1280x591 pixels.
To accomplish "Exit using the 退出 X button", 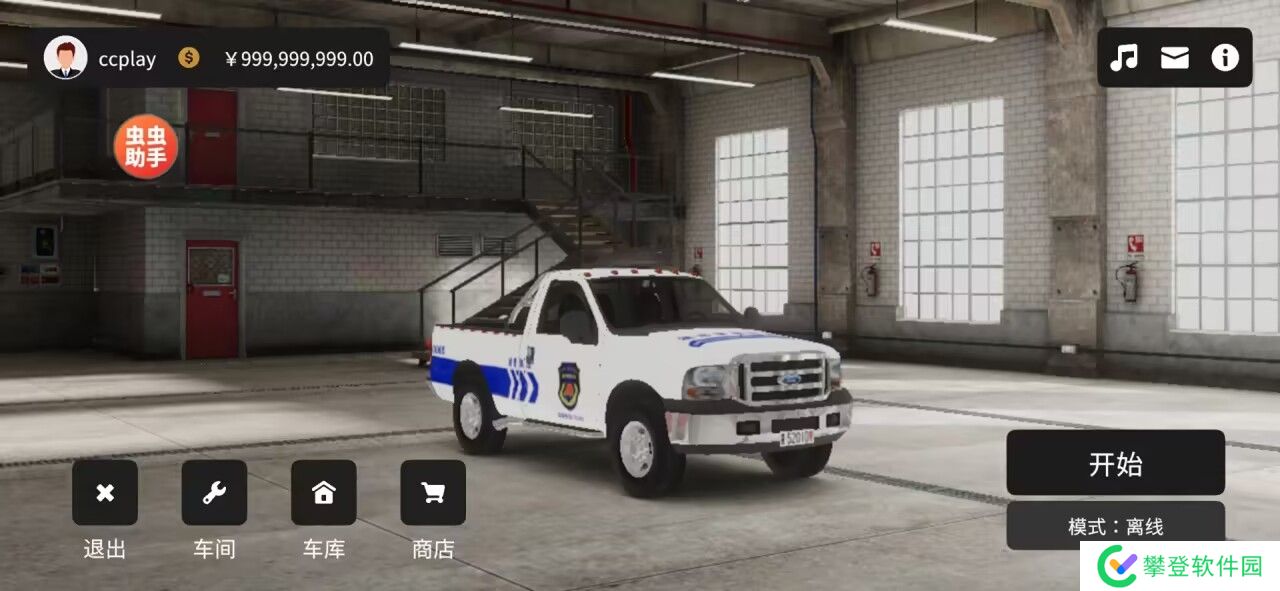I will click(105, 492).
